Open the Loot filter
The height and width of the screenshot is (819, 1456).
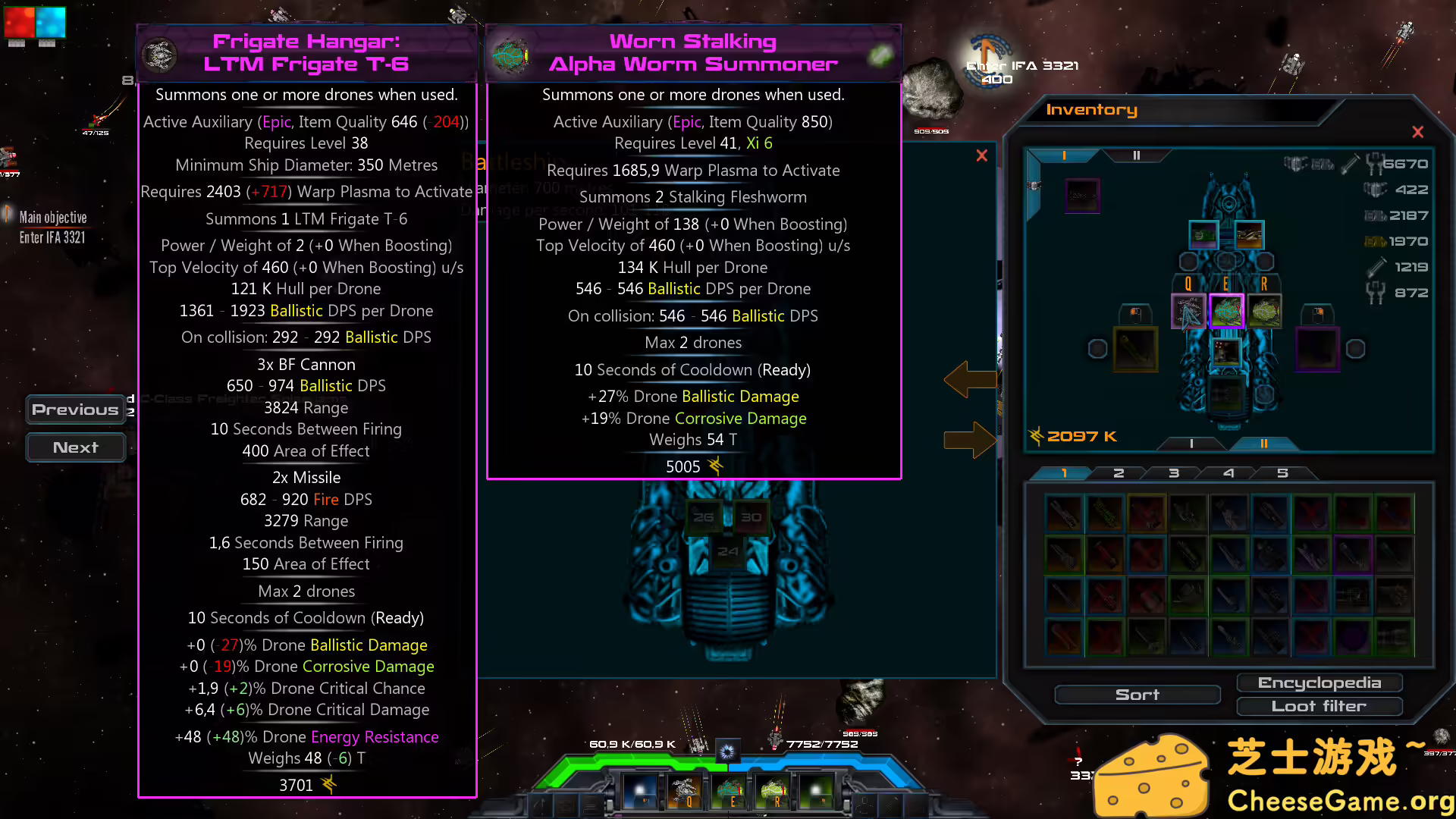coord(1319,706)
